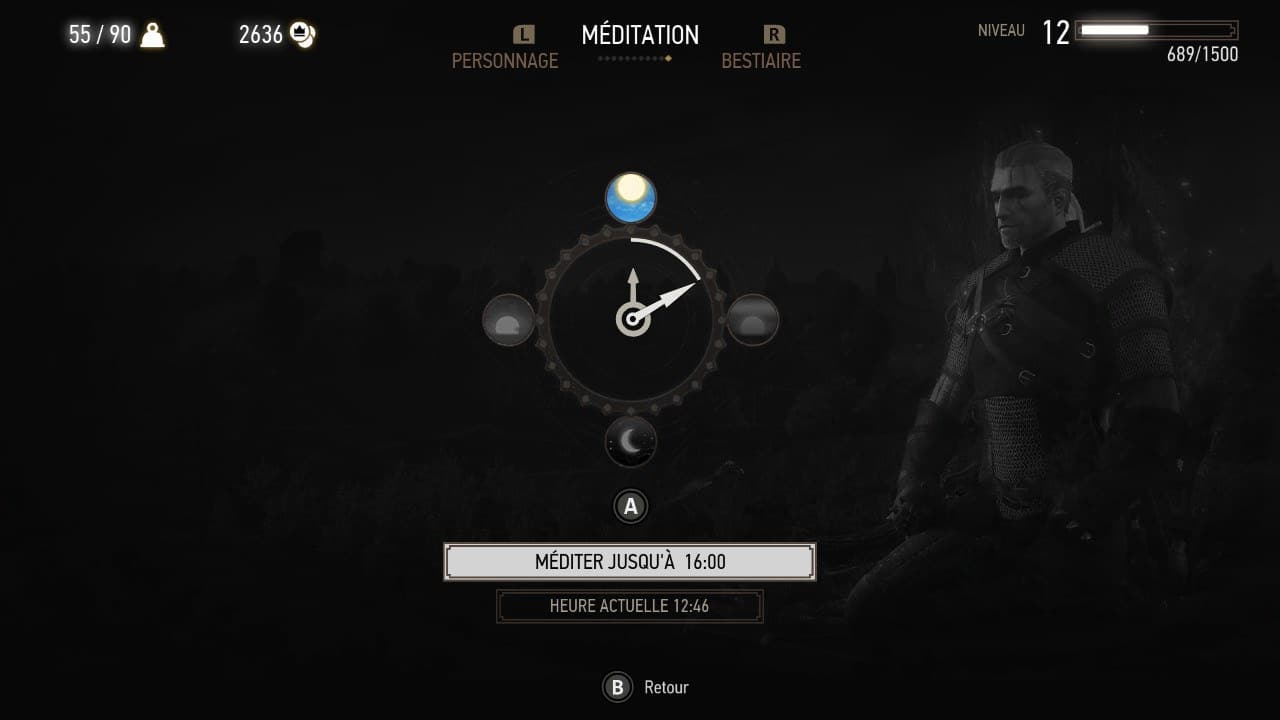Screen dimensions: 1280x720
Task: Select the Méditation tab heading
Action: 640,35
